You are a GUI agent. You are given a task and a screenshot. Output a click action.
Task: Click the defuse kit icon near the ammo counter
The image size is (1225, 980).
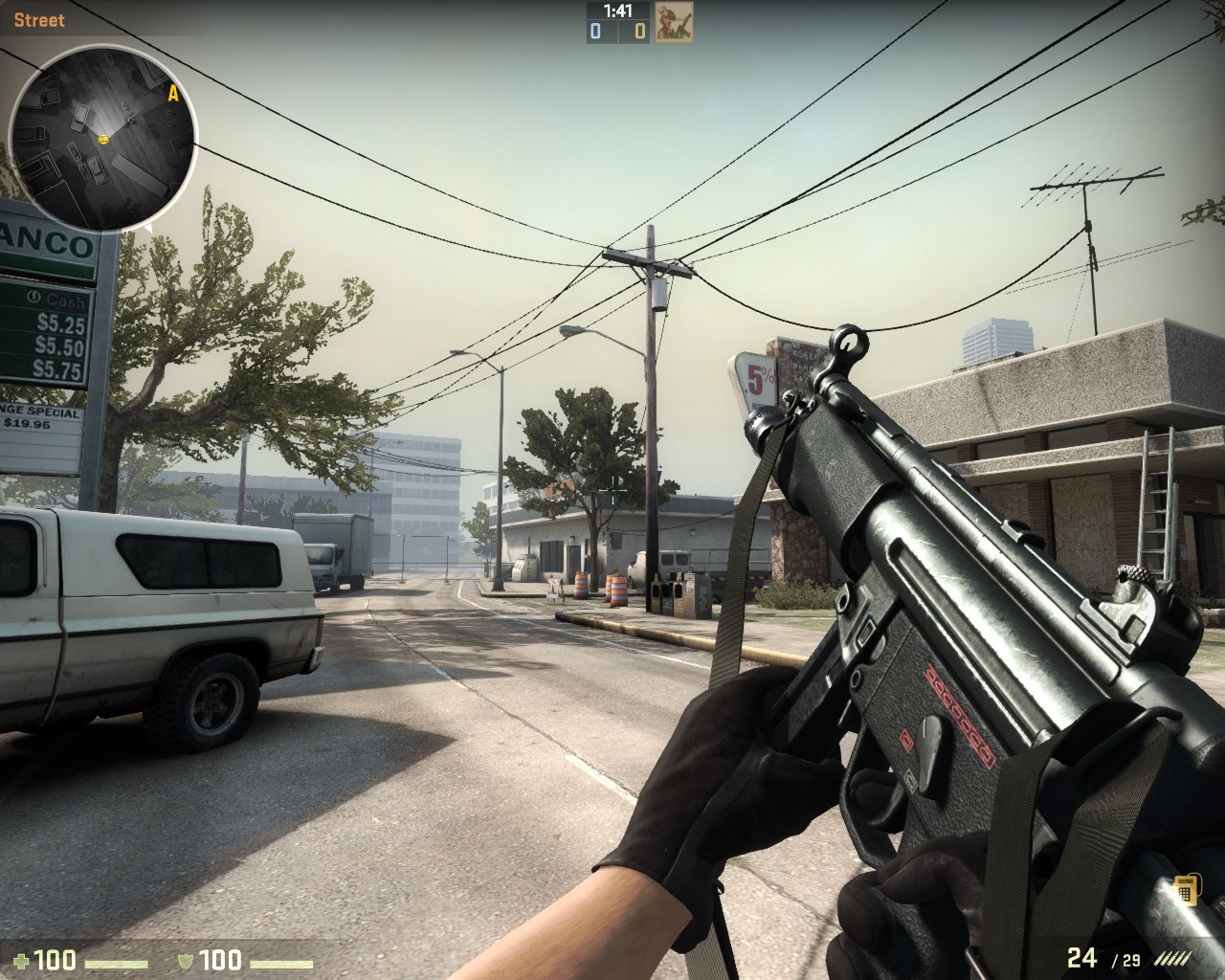pos(1188,890)
